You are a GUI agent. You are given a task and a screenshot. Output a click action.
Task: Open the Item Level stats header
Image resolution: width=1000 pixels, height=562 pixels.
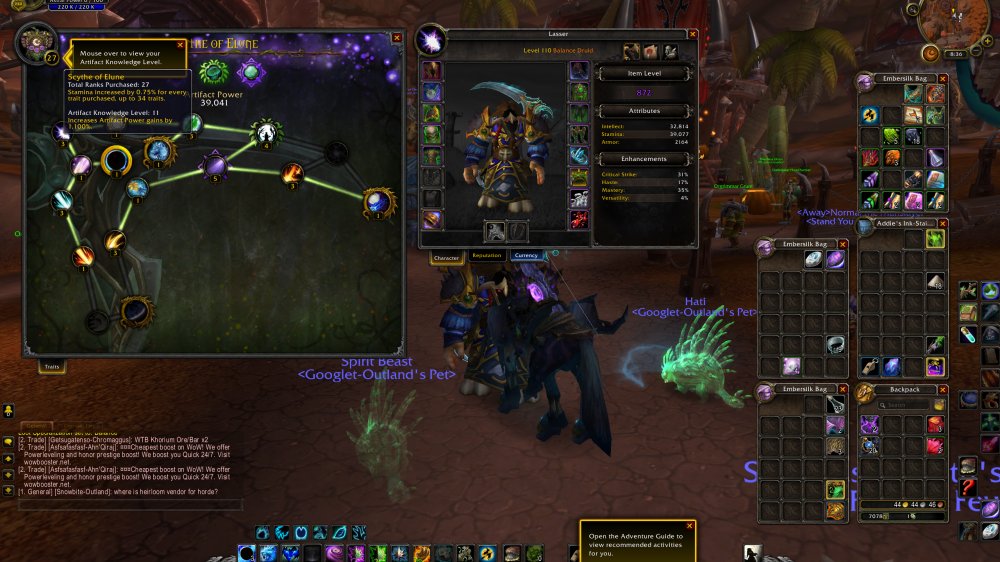coord(643,73)
